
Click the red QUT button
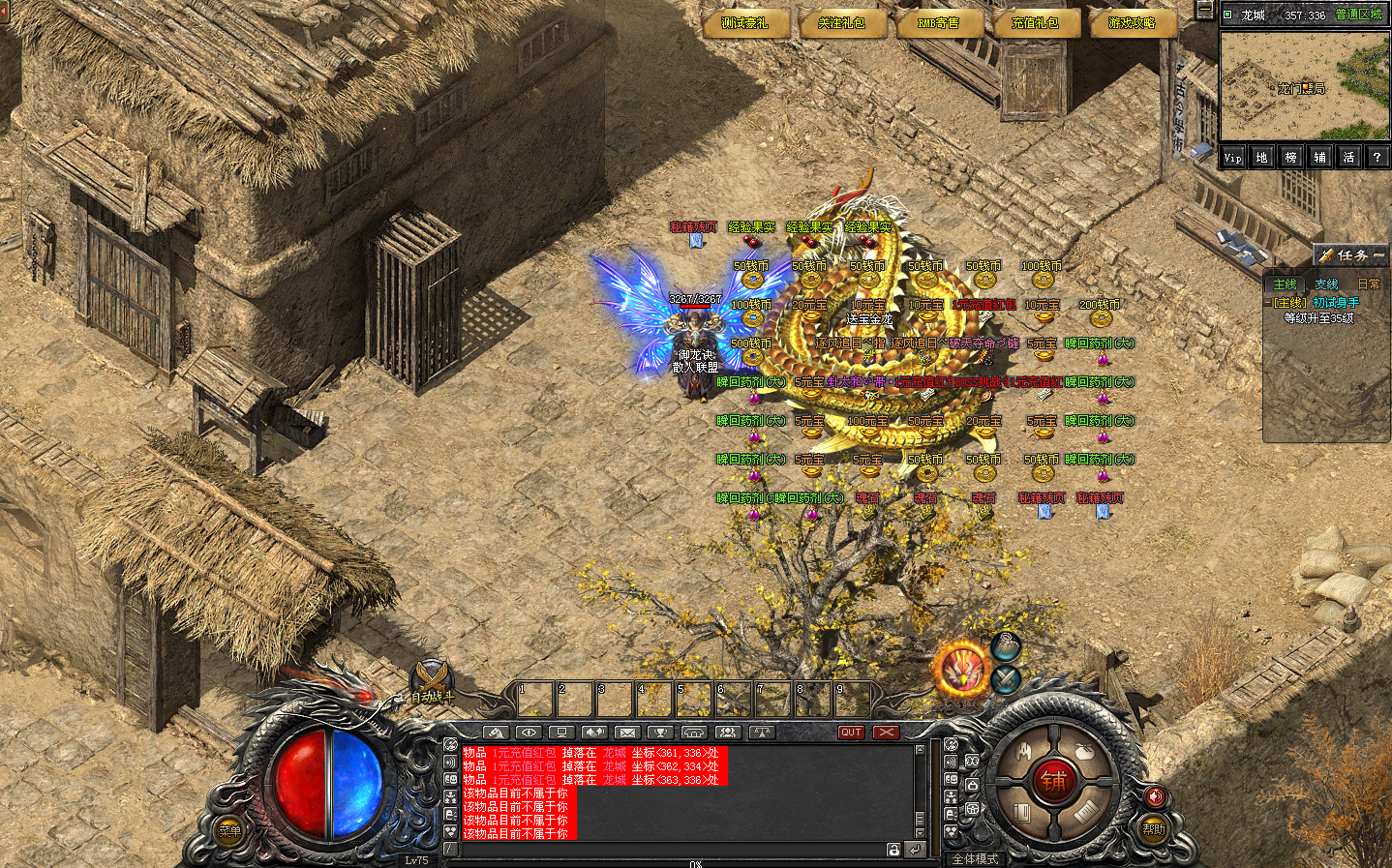[x=851, y=733]
